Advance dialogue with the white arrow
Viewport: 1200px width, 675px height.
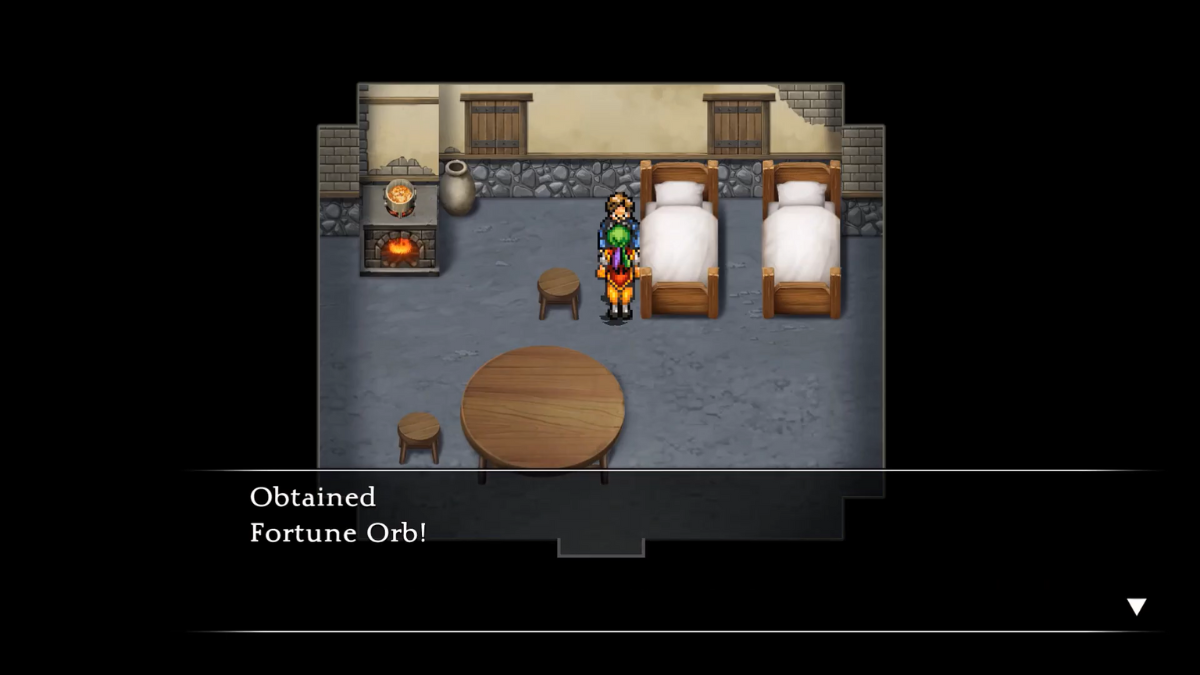point(1136,606)
